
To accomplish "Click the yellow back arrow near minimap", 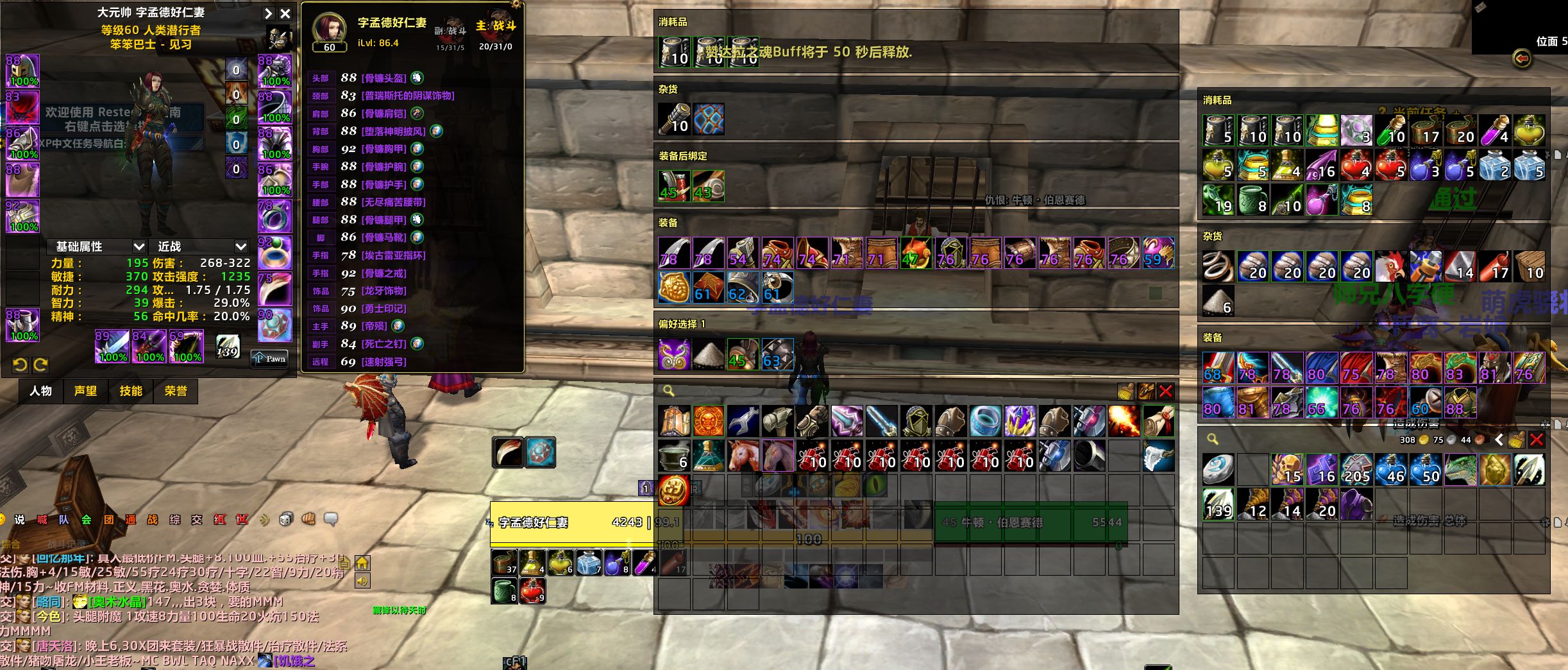I will click(1521, 58).
